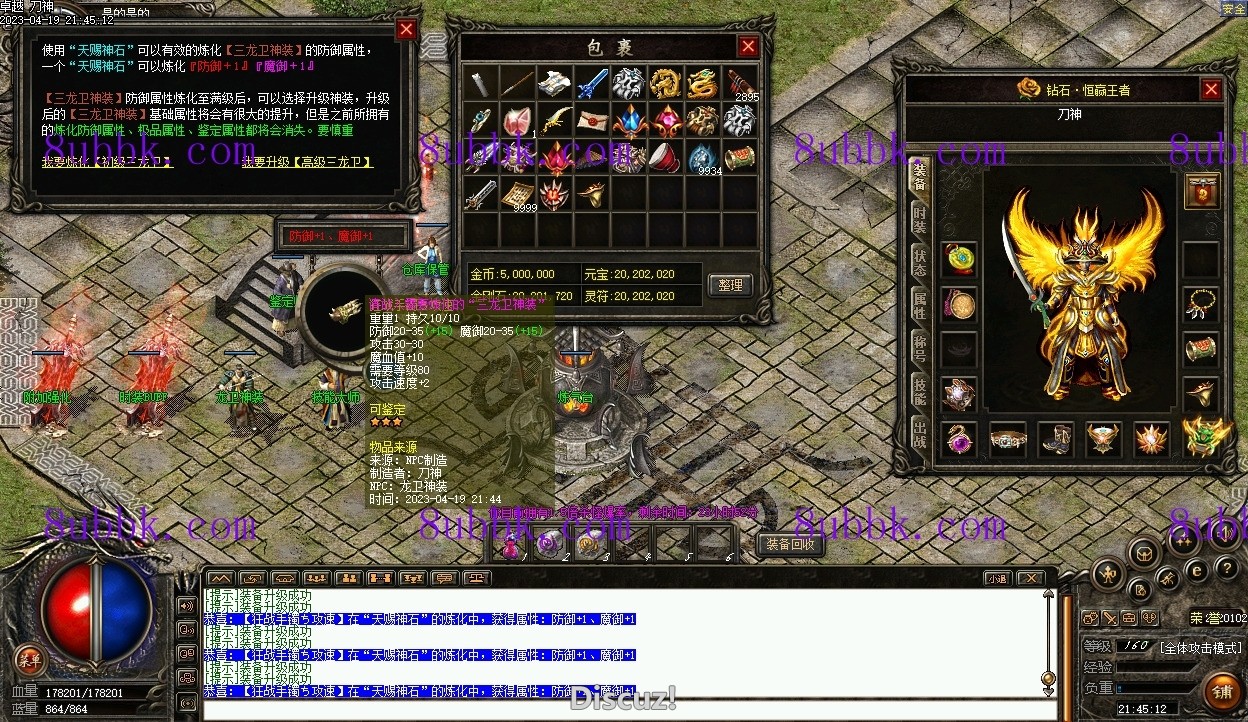The height and width of the screenshot is (722, 1248).
Task: Open the 状态 status tab
Action: tap(919, 264)
